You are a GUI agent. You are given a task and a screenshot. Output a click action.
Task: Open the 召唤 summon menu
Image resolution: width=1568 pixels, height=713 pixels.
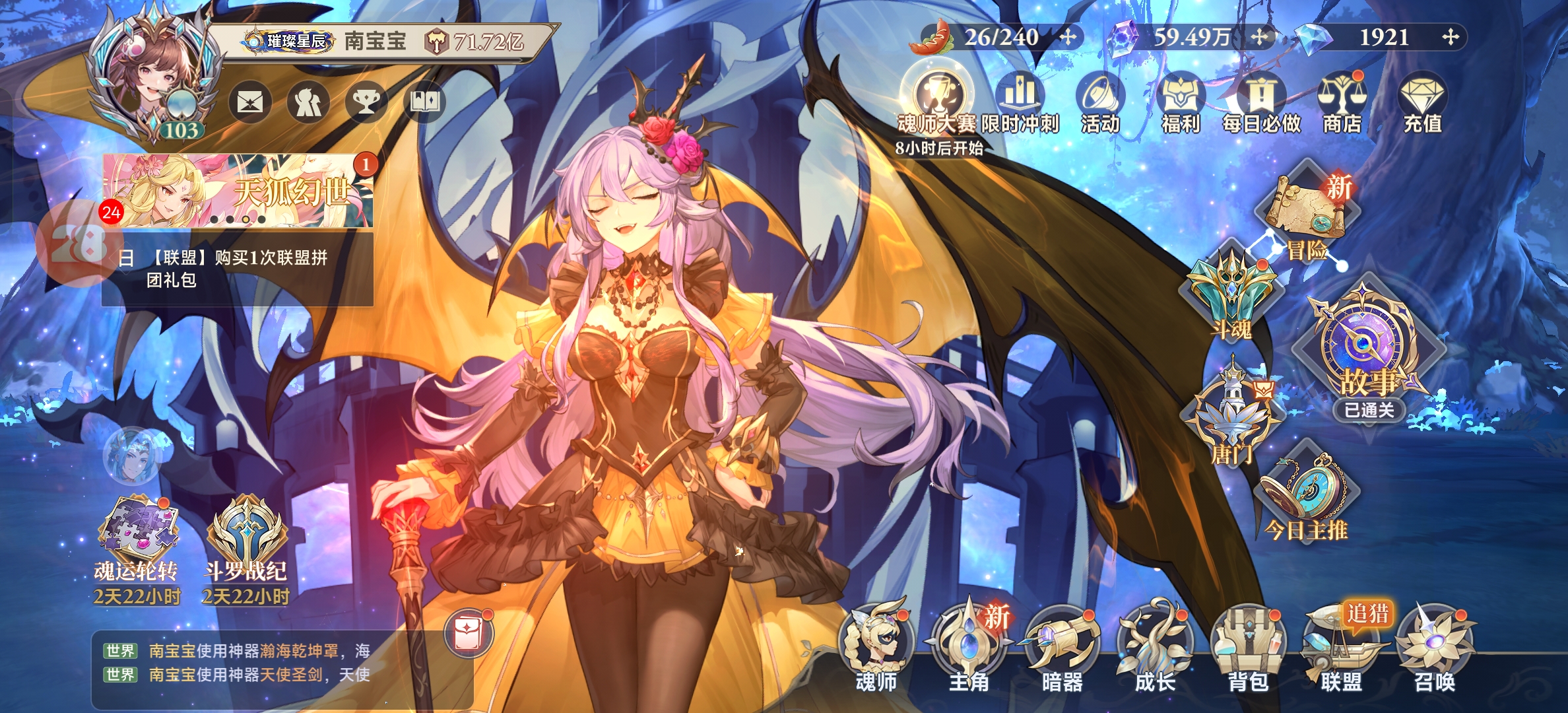tap(1434, 647)
